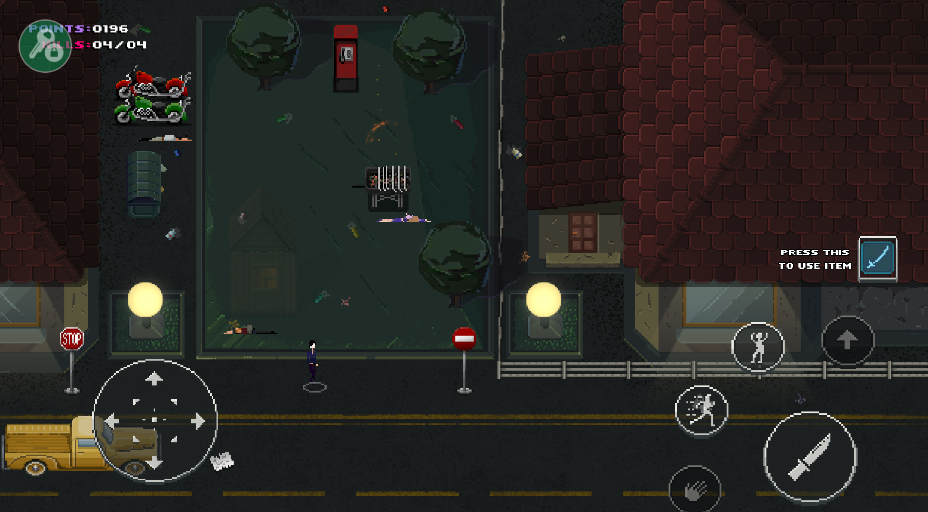Move left with the virtual joystick's left arrow
Viewport: 928px width, 512px height.
112,421
